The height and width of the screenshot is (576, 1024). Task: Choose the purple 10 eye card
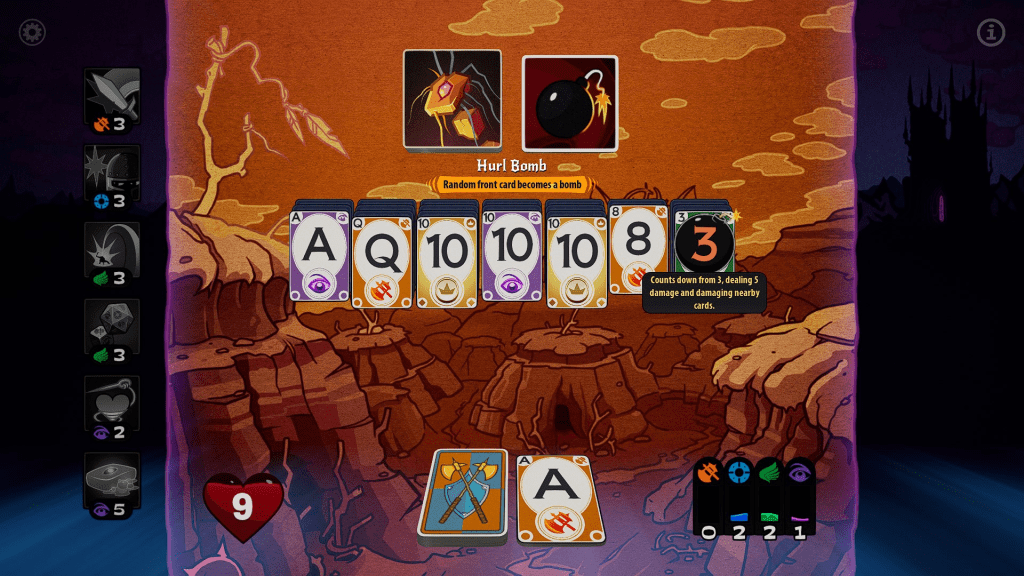coord(511,255)
